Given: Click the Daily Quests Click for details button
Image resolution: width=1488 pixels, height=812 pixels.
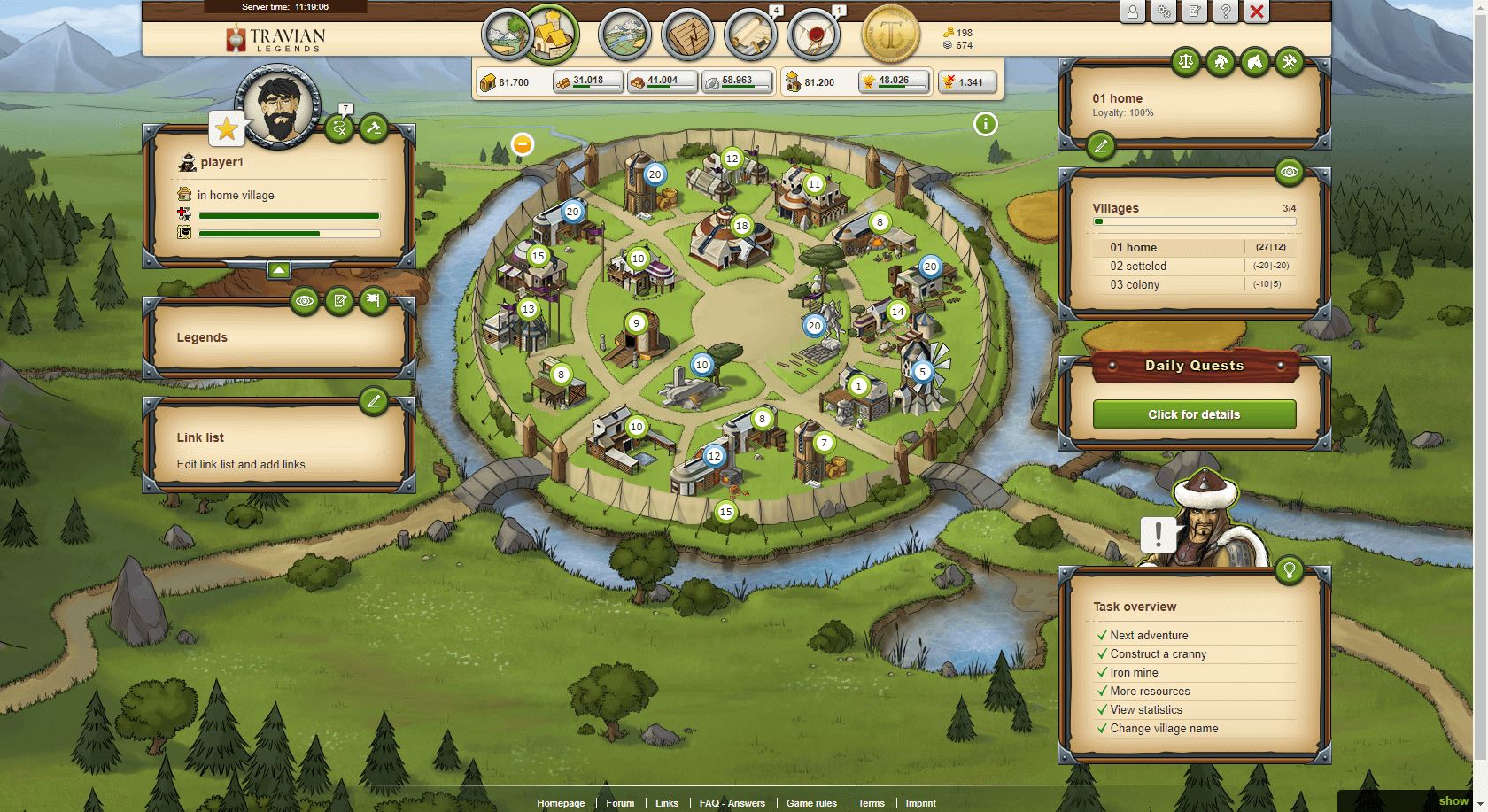Looking at the screenshot, I should coord(1193,414).
